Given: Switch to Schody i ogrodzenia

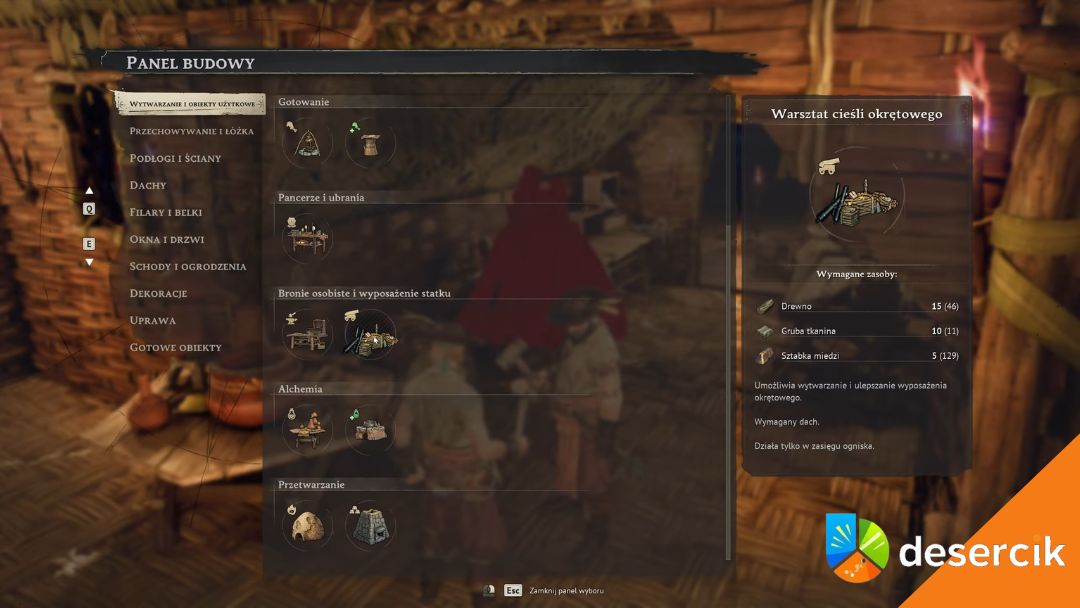Looking at the screenshot, I should click(187, 266).
